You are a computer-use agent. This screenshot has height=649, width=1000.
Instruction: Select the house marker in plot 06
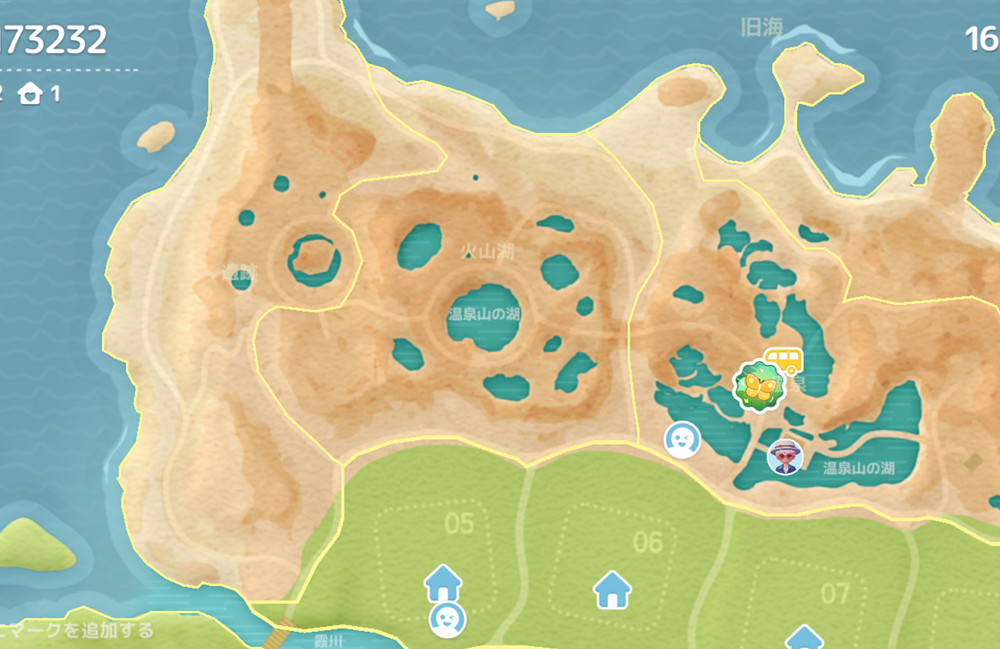[x=612, y=589]
